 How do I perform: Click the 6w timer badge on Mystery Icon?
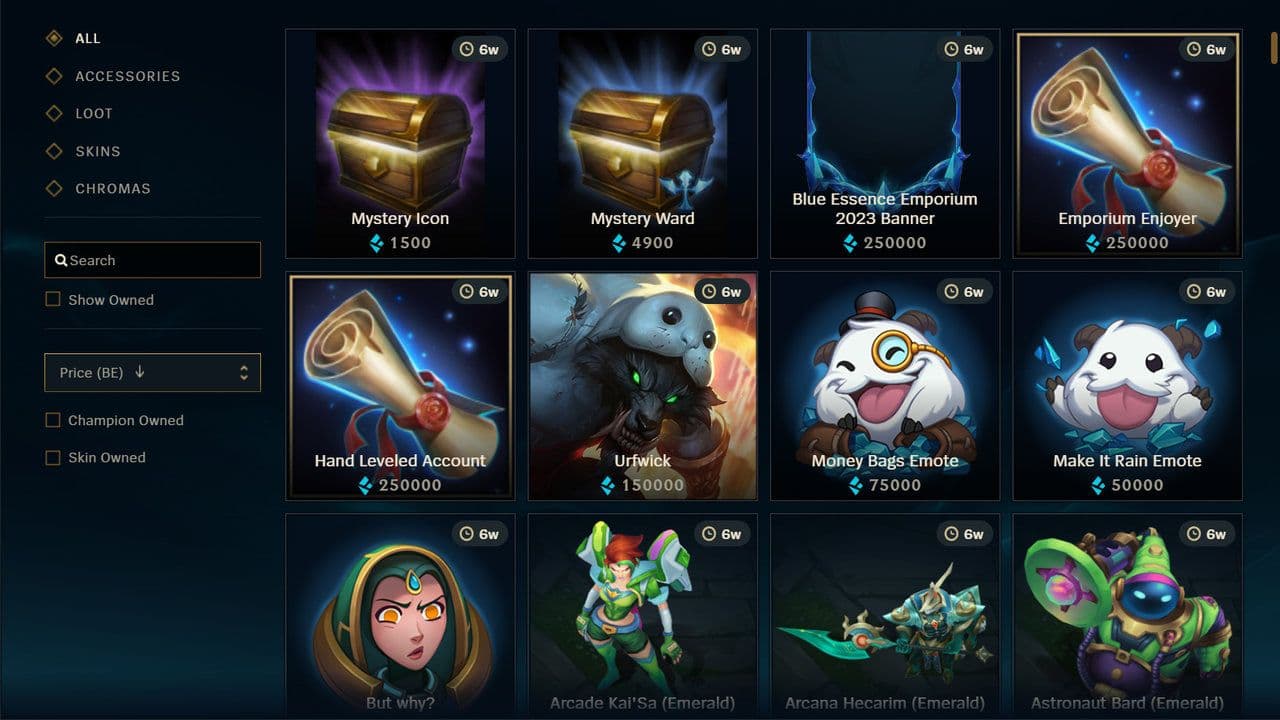[480, 48]
